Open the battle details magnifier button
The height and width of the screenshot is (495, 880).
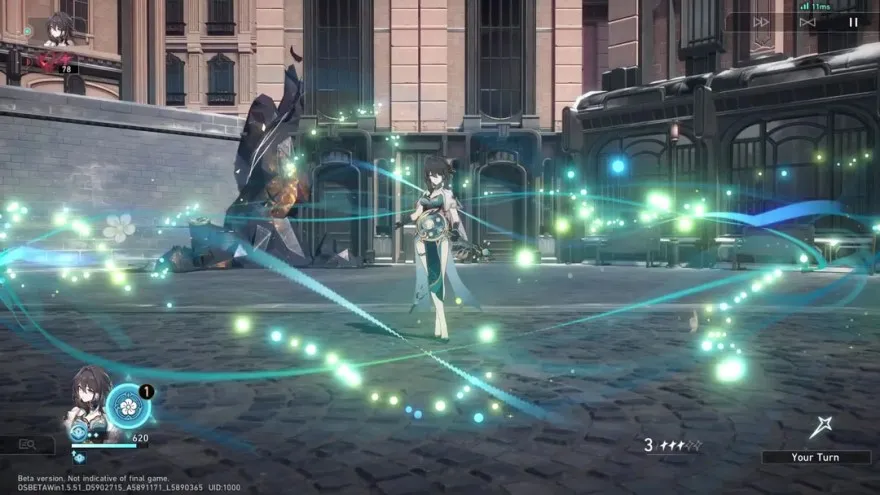27,444
